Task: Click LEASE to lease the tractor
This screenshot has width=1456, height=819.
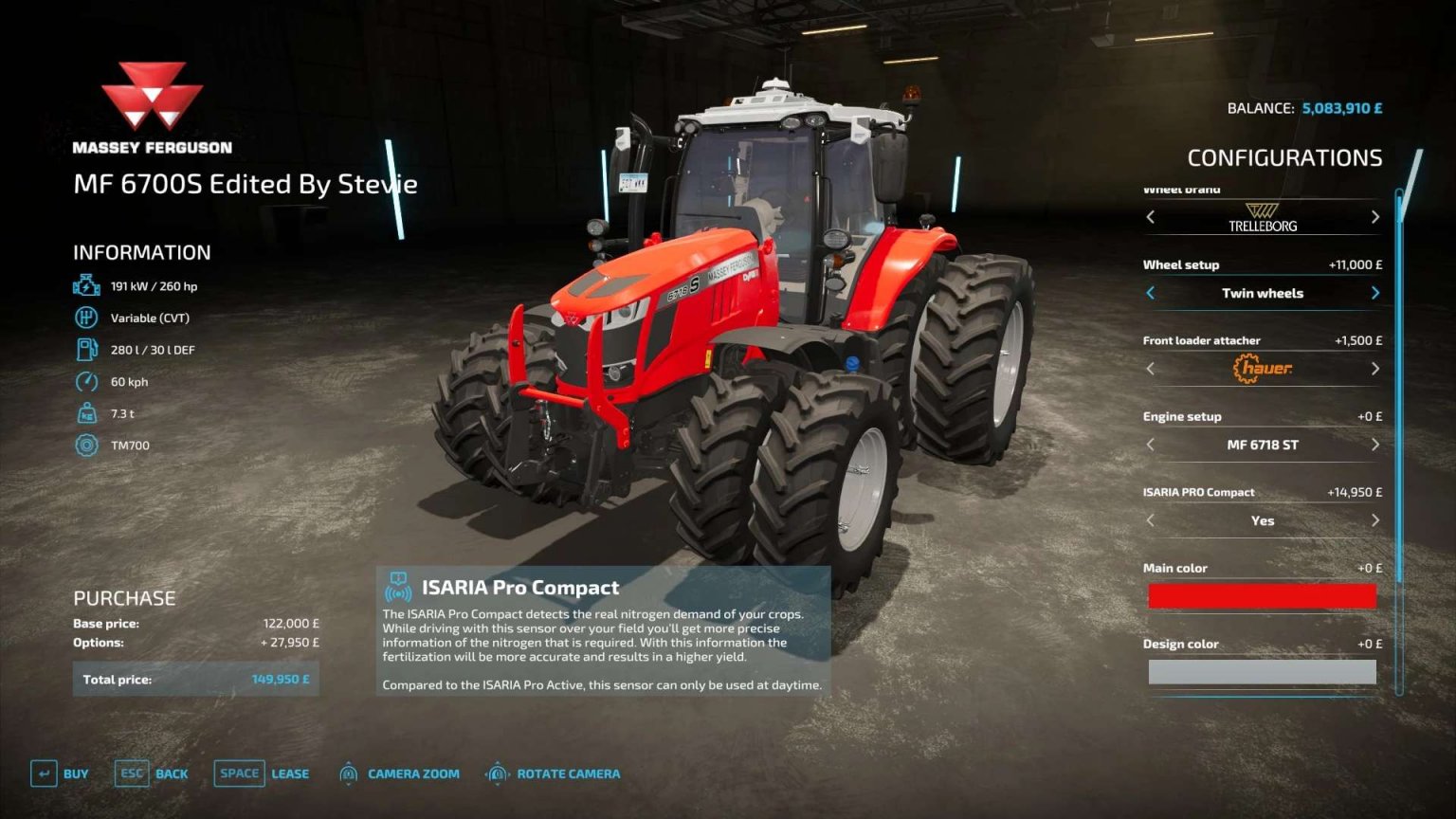Action: [288, 773]
